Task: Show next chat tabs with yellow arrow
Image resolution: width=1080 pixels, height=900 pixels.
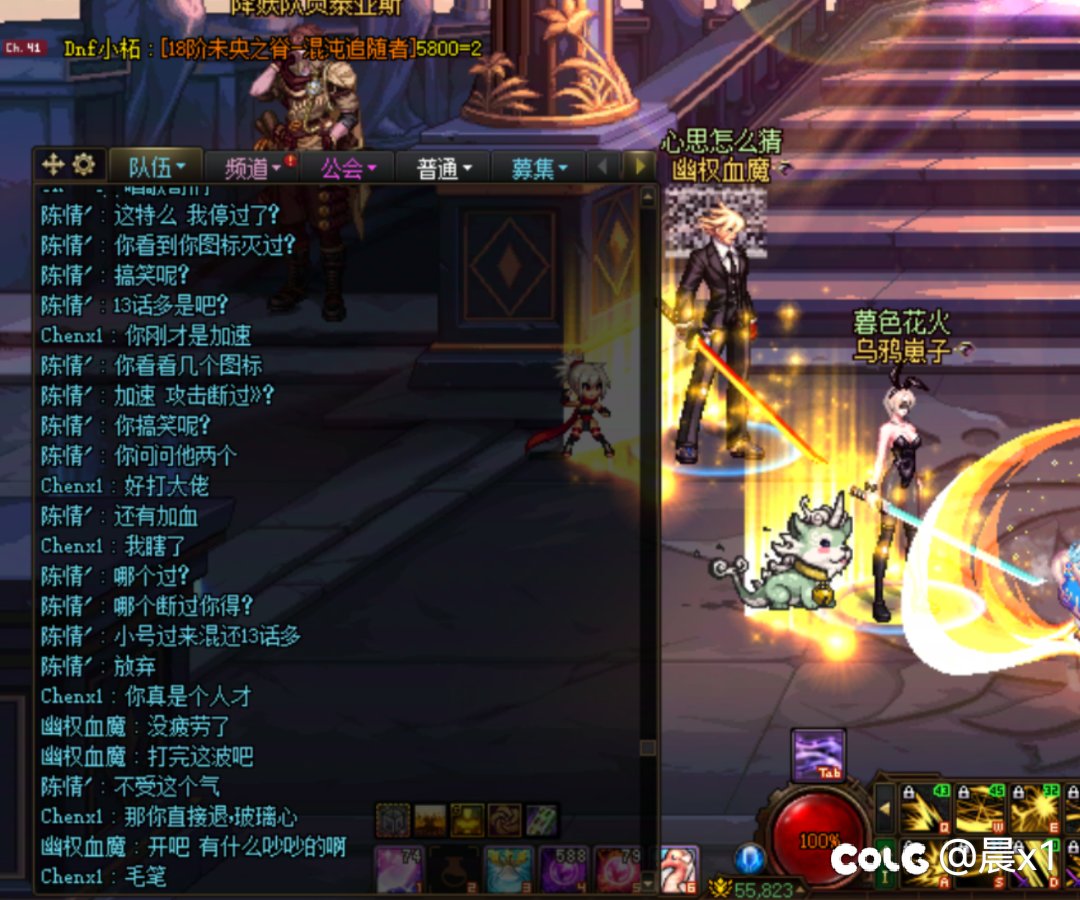Action: click(x=640, y=166)
